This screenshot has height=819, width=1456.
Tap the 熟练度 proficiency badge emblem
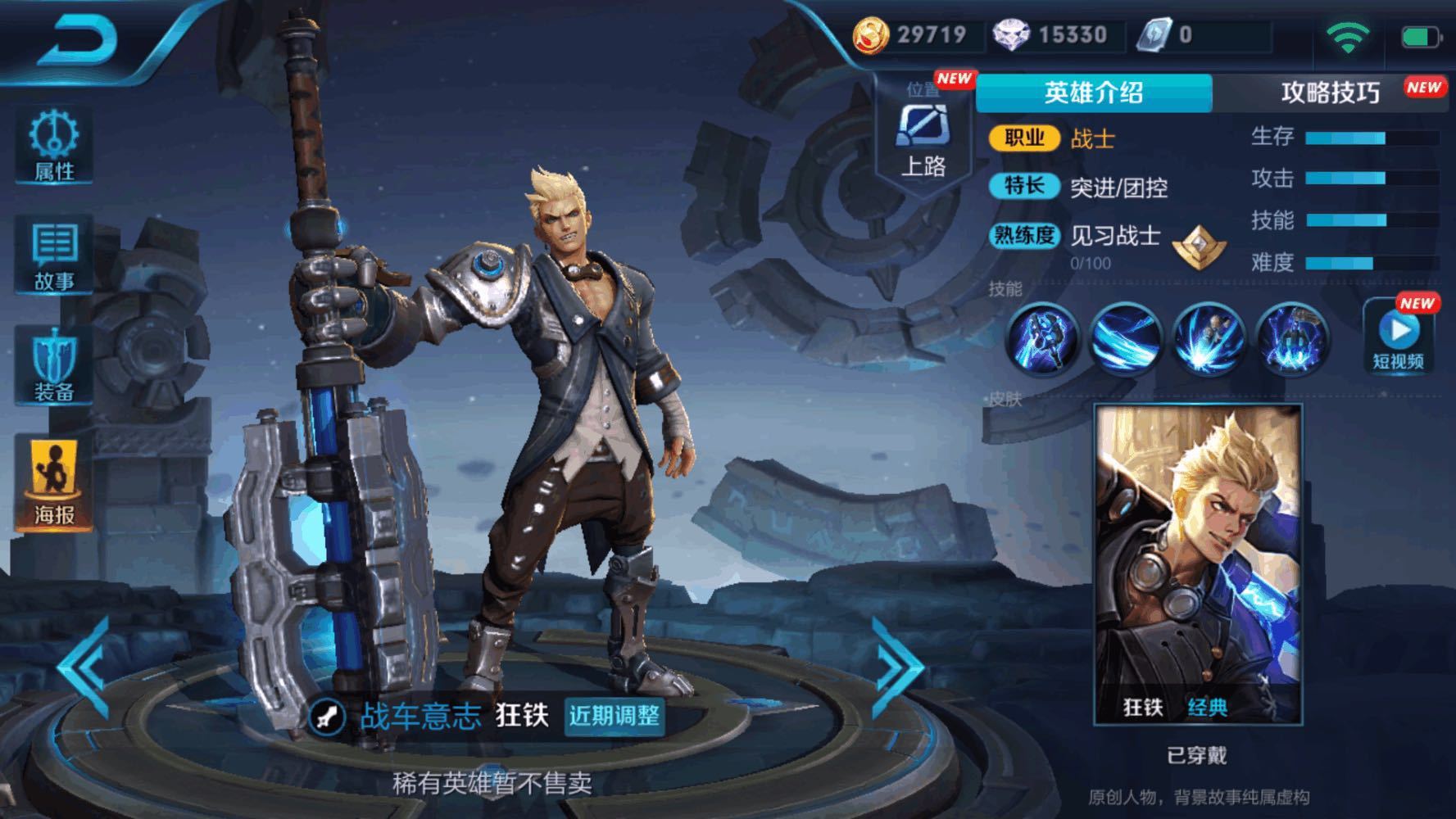pyautogui.click(x=1199, y=246)
